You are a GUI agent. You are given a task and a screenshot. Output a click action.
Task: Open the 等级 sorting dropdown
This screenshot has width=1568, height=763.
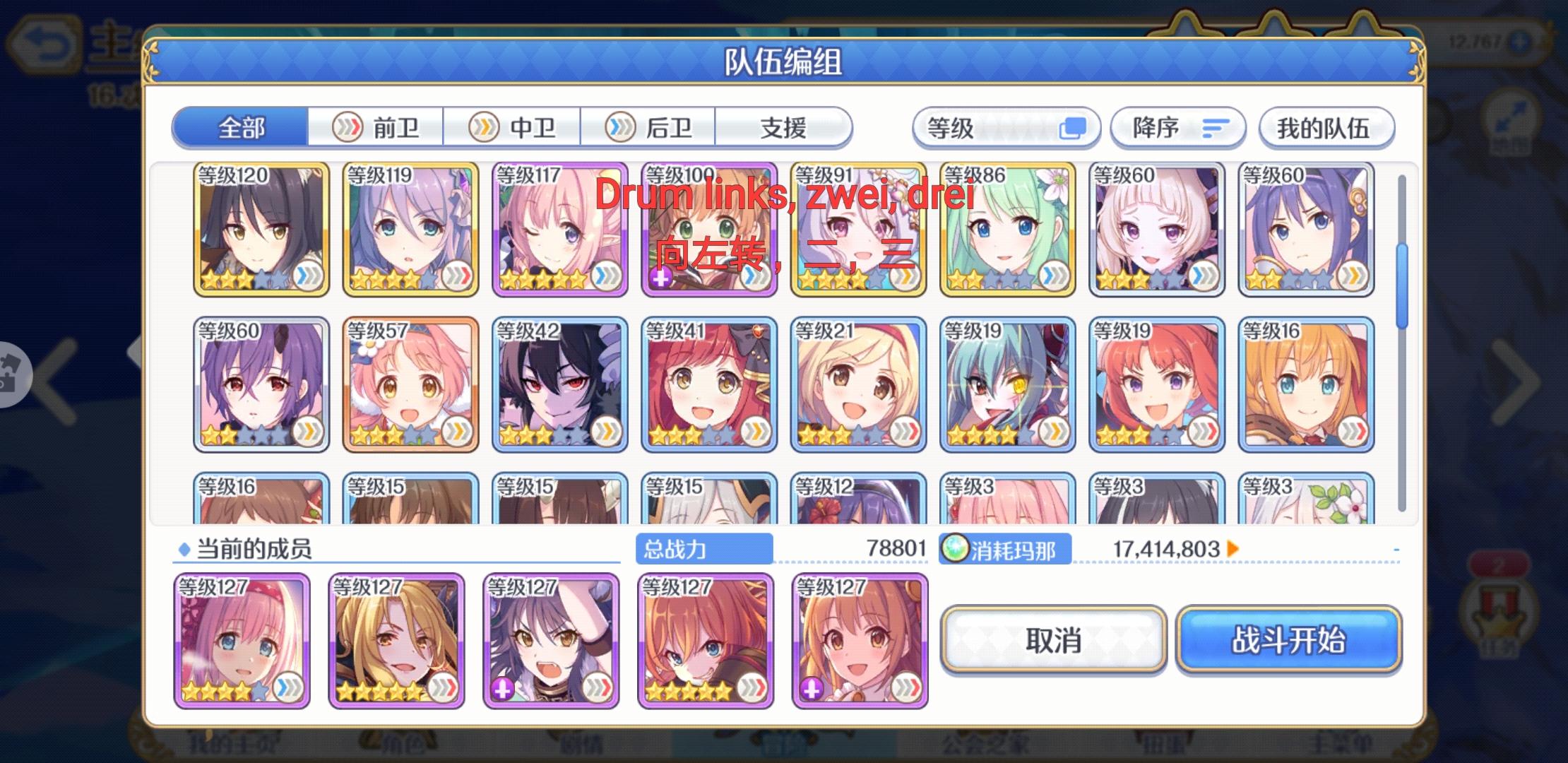pyautogui.click(x=1006, y=127)
